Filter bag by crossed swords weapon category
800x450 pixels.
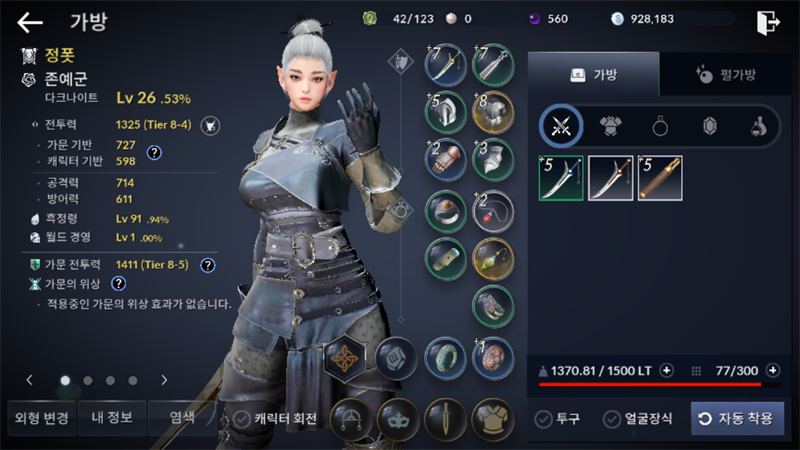click(561, 126)
